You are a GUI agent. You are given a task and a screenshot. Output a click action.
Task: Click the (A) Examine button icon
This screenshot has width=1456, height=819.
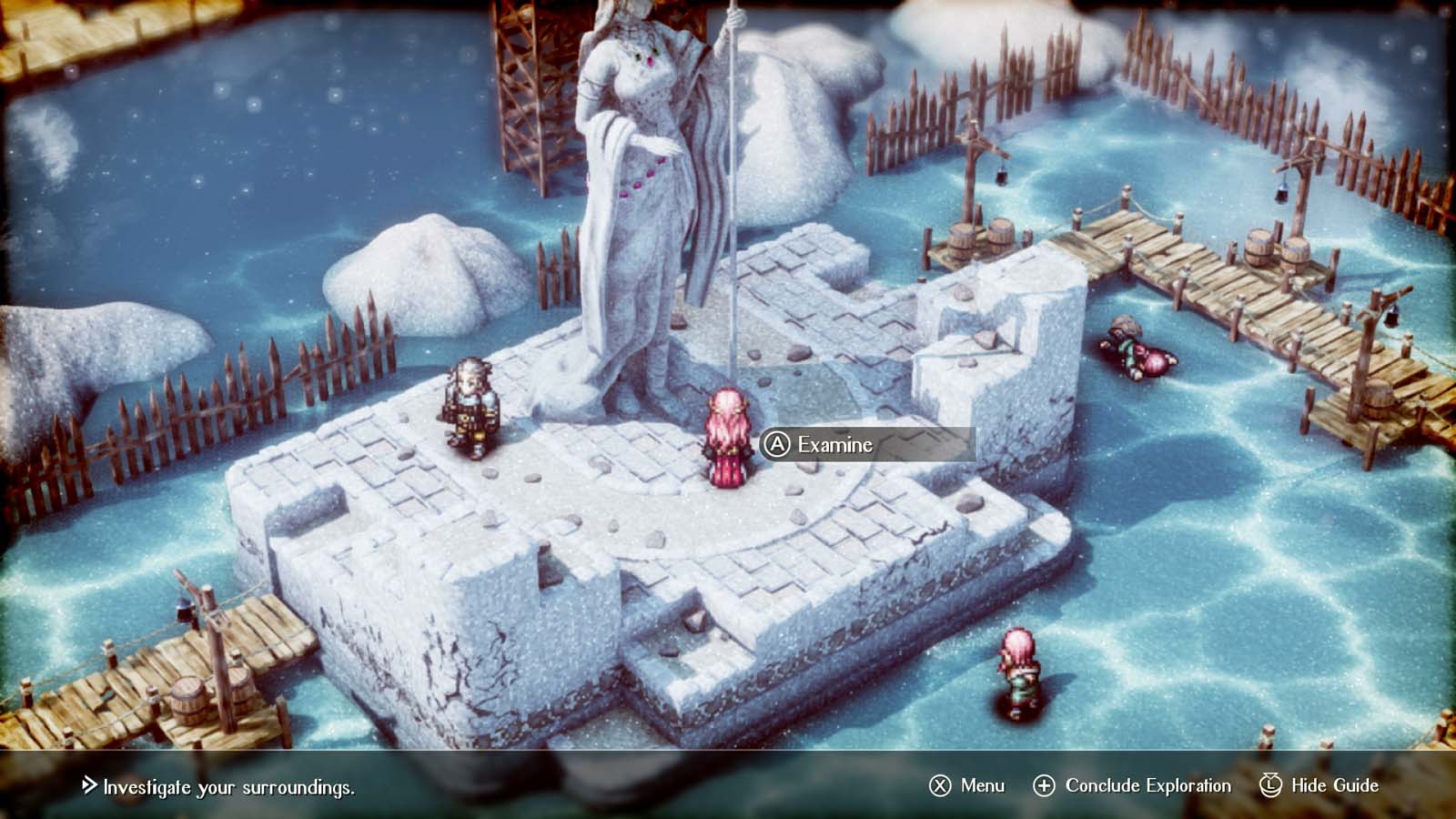point(778,446)
